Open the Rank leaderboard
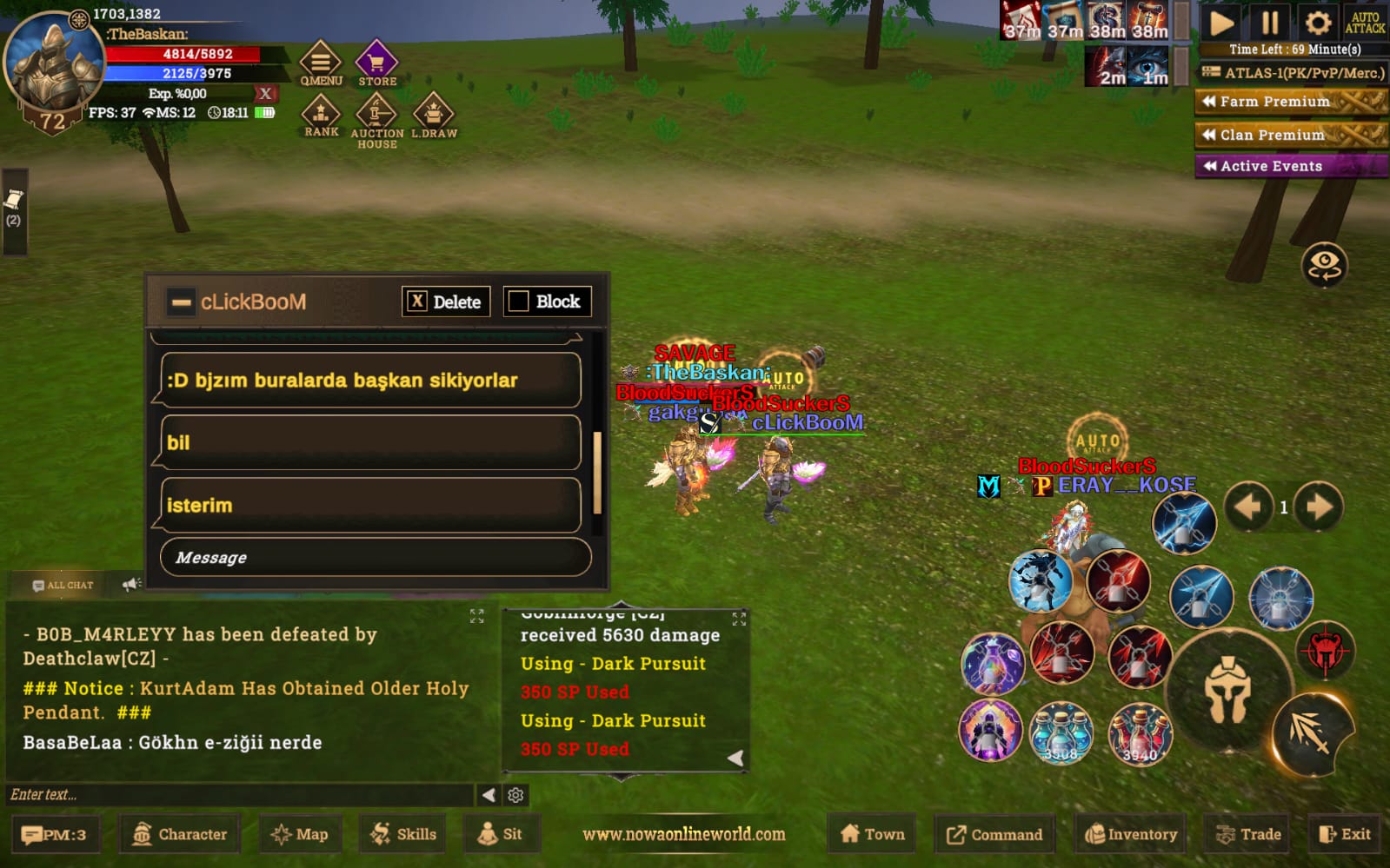The width and height of the screenshot is (1390, 868). pos(321,116)
